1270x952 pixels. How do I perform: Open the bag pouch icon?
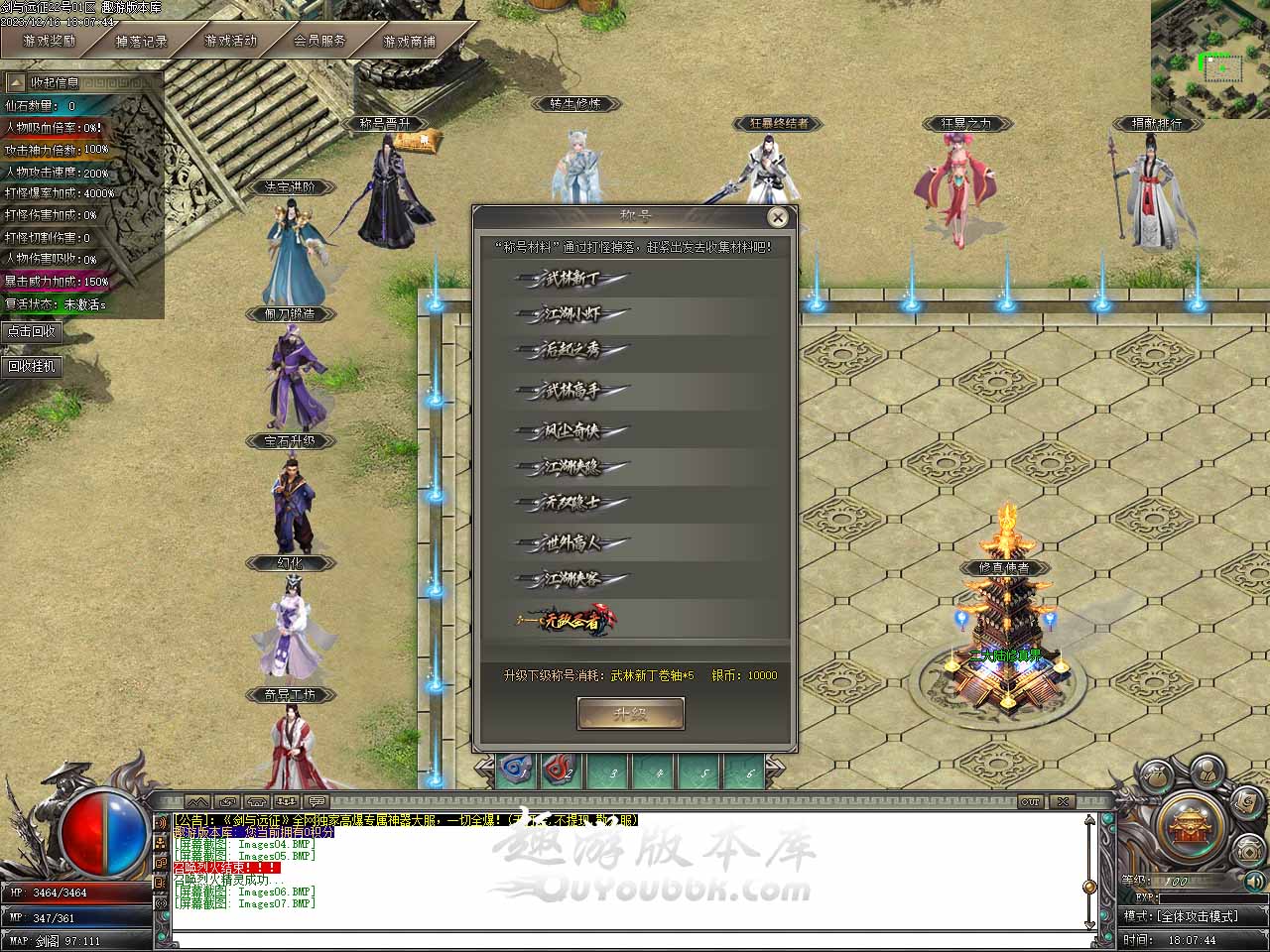pyautogui.click(x=1155, y=775)
